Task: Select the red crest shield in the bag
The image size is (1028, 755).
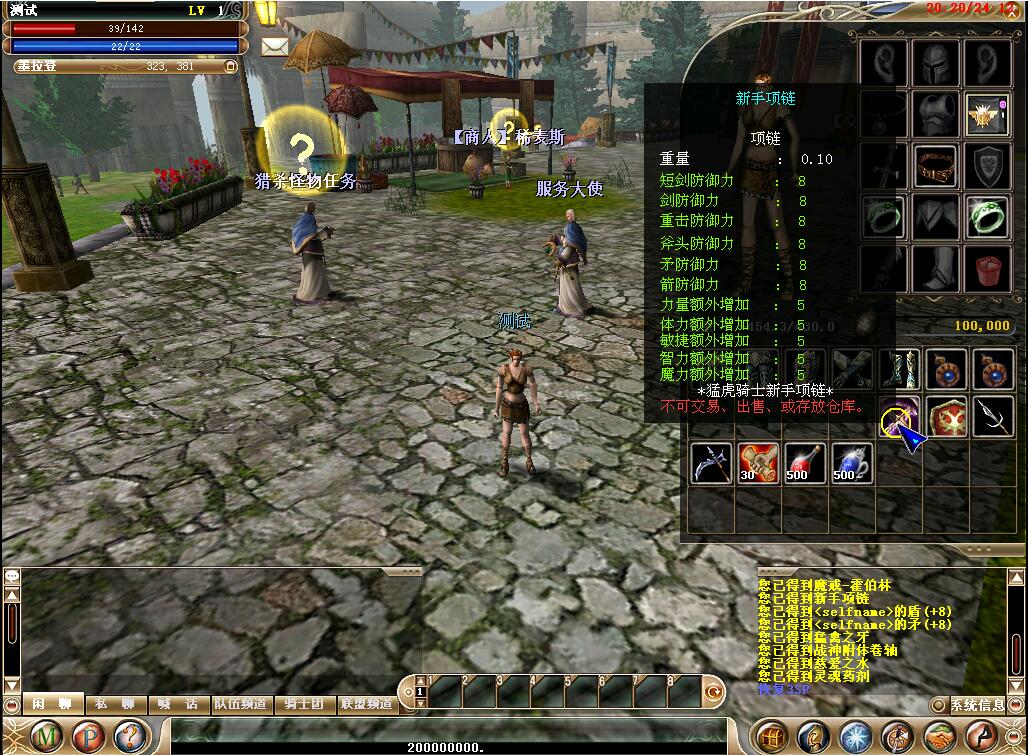Action: point(946,416)
